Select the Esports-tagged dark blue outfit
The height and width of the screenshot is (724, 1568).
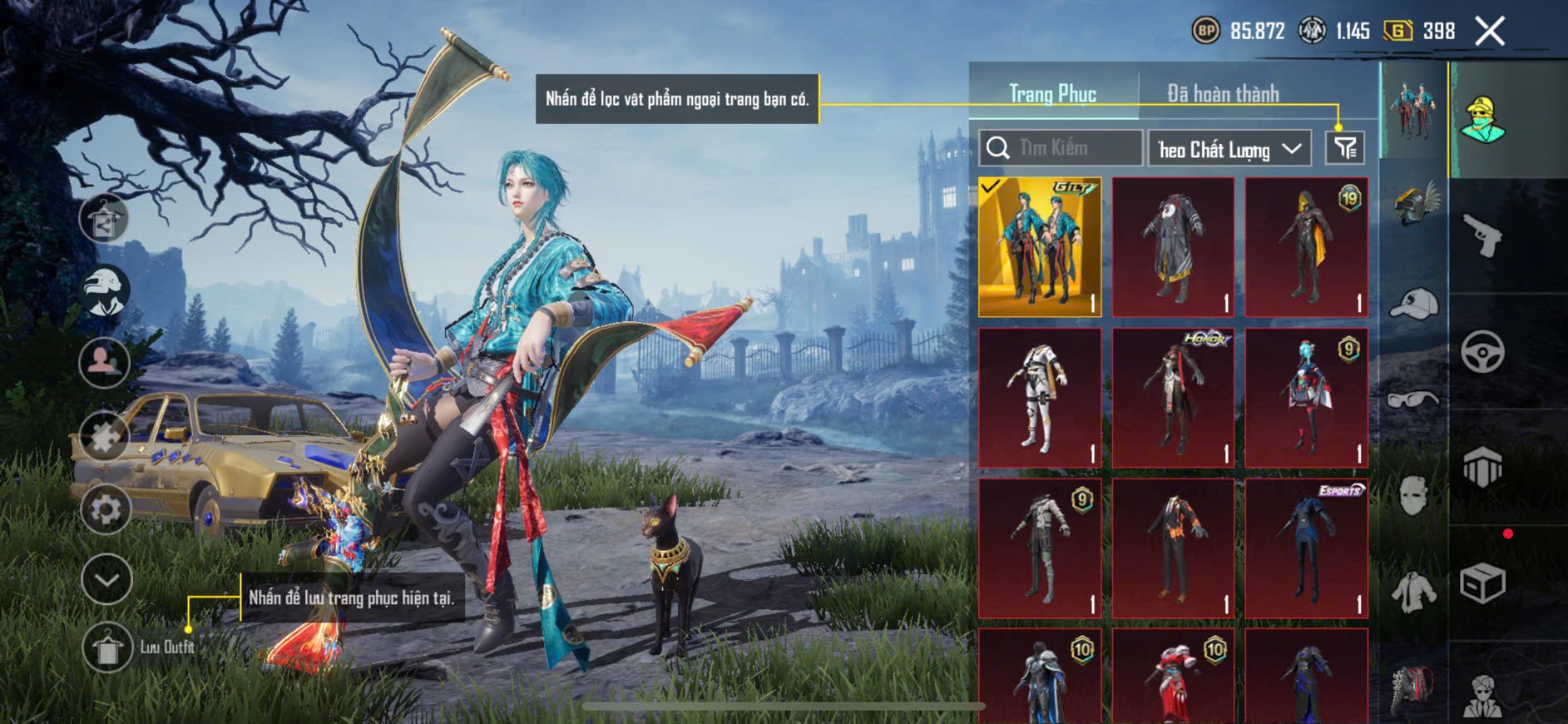click(x=1306, y=548)
